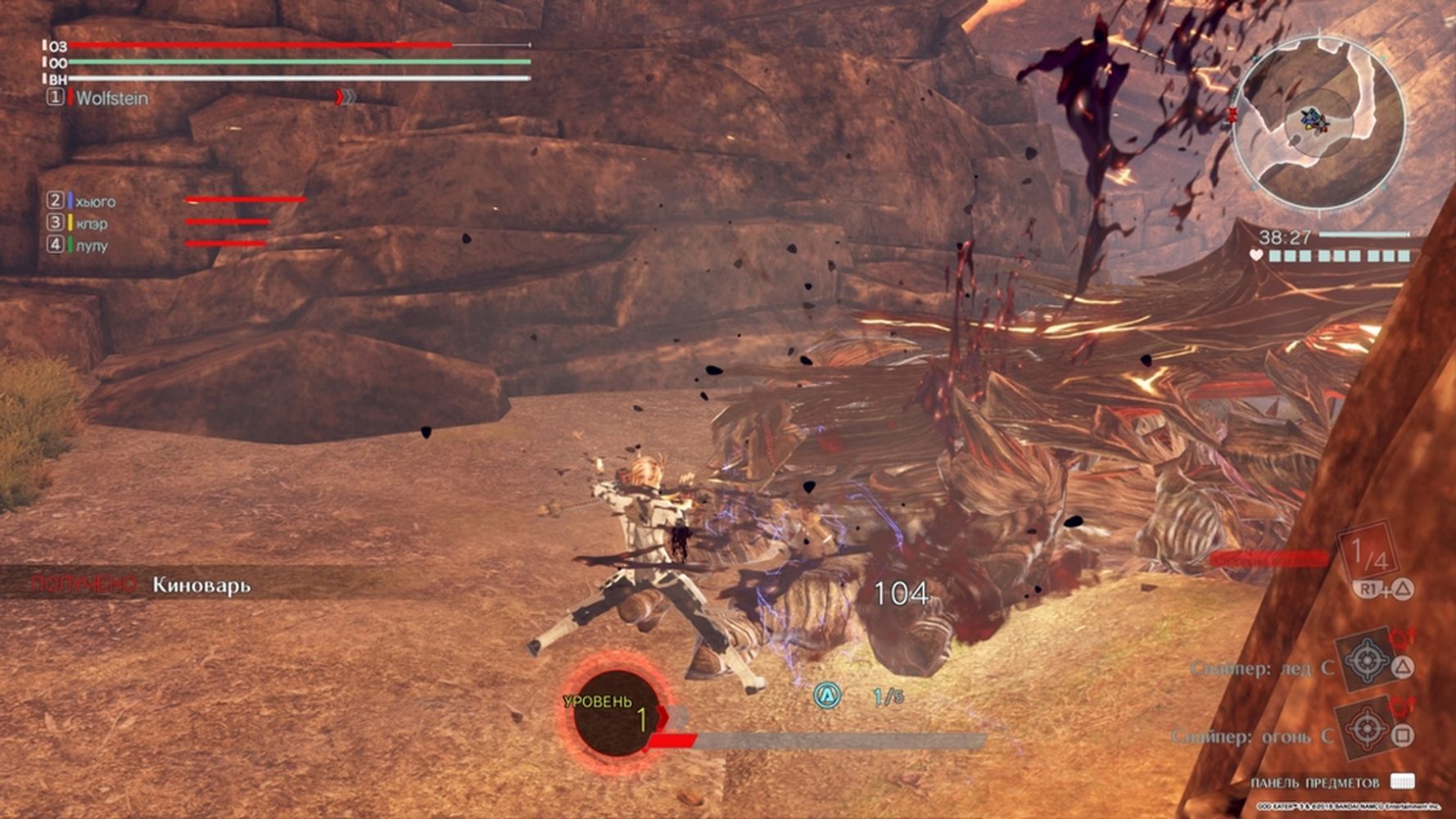Select party member хьюго

(x=95, y=201)
